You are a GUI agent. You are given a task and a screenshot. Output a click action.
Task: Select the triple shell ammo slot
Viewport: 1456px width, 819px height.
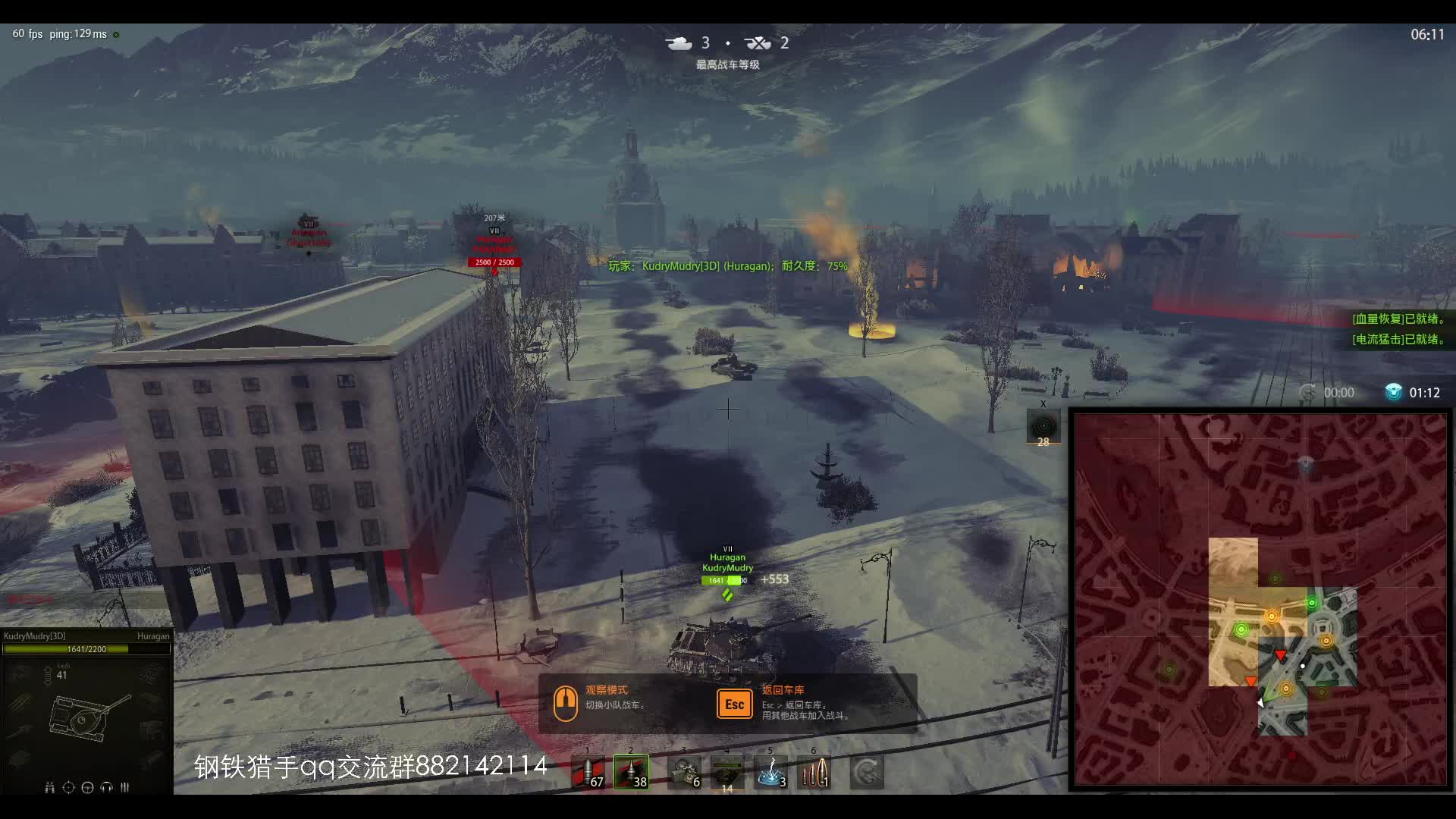(814, 773)
